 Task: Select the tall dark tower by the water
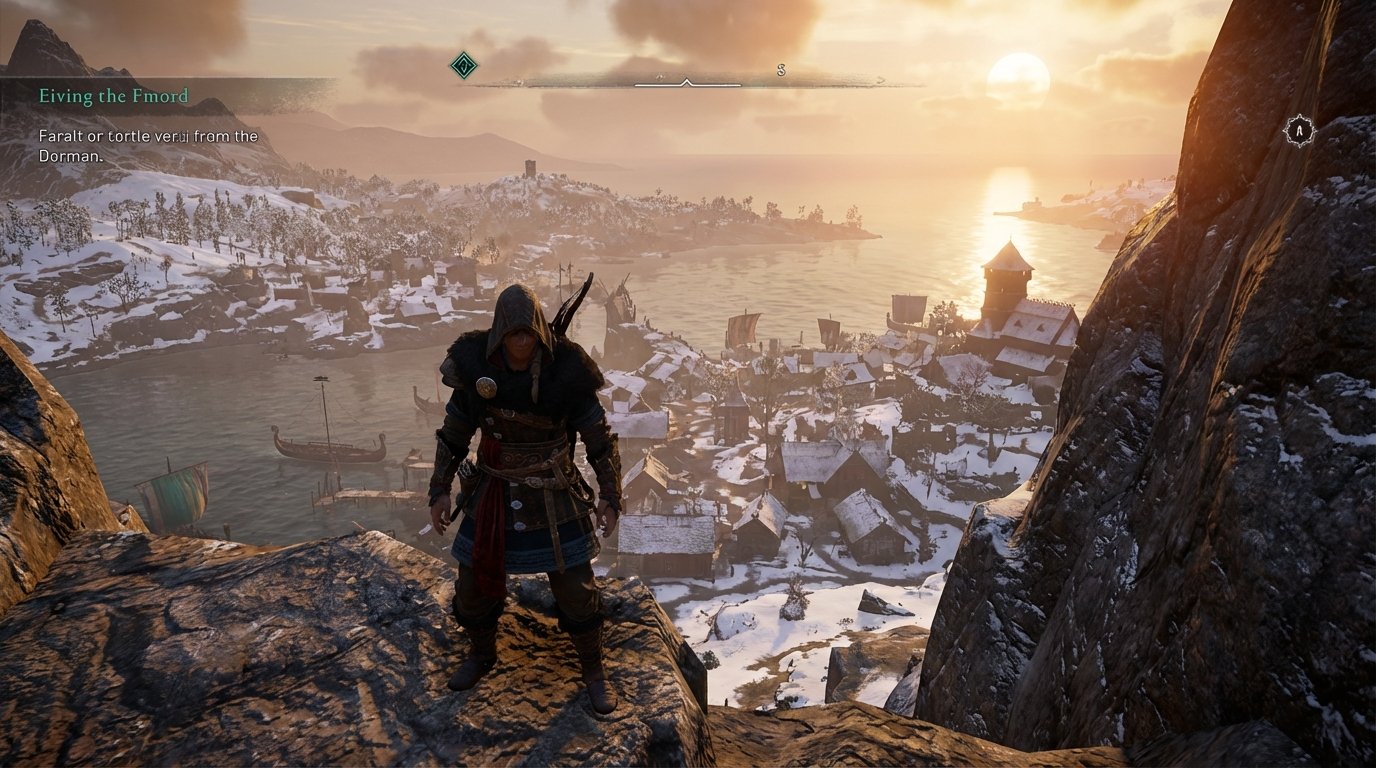point(1005,290)
